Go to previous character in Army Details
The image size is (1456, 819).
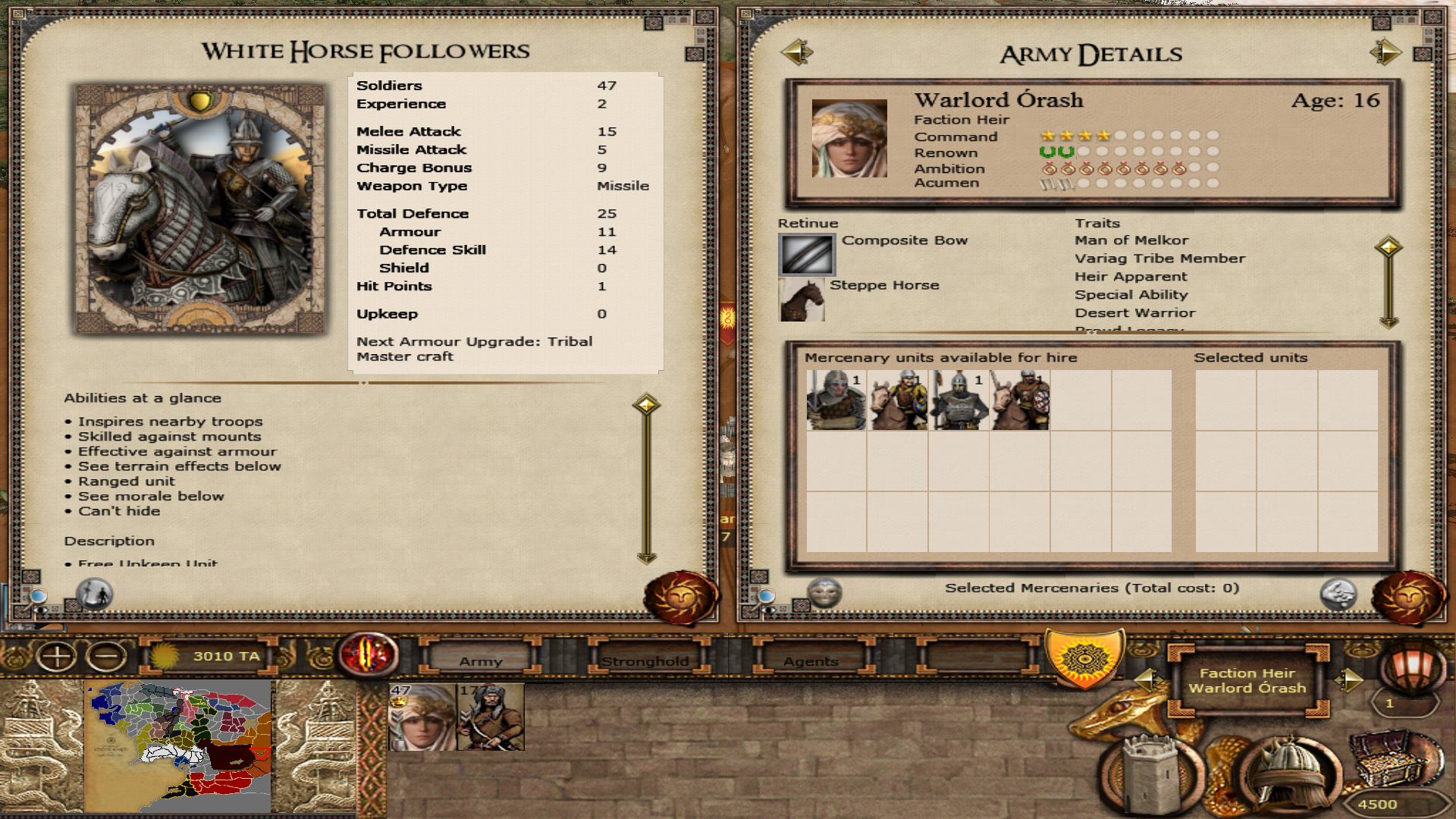(796, 52)
